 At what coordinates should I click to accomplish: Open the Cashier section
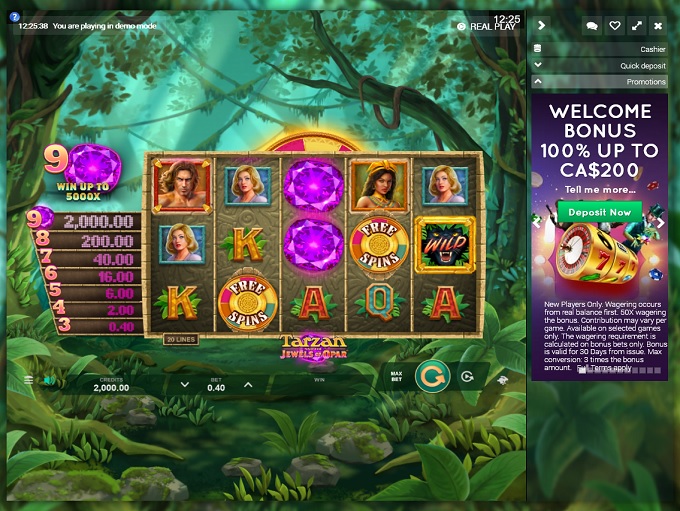(x=600, y=48)
